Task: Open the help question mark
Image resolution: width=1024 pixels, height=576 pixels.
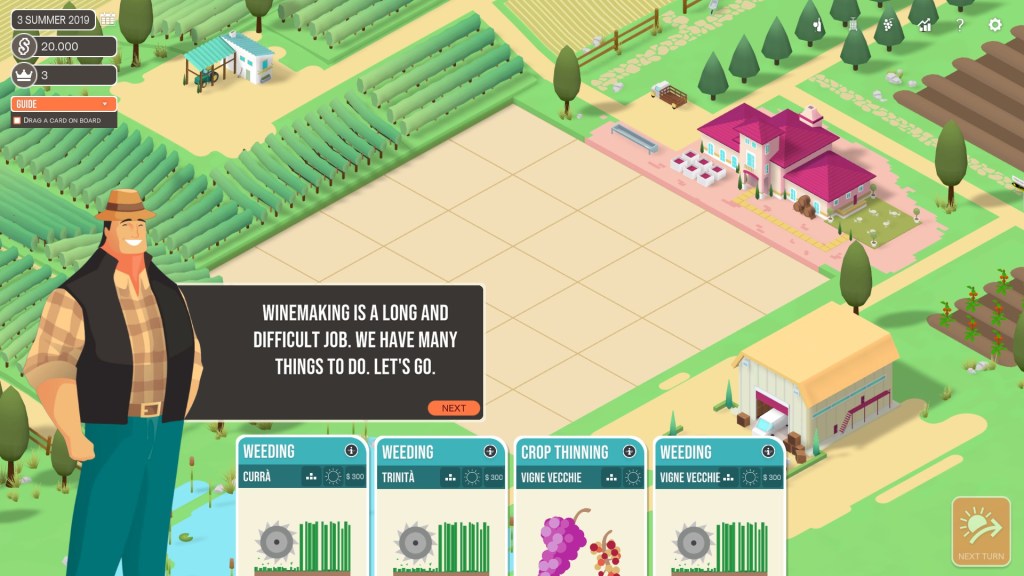Action: 960,25
